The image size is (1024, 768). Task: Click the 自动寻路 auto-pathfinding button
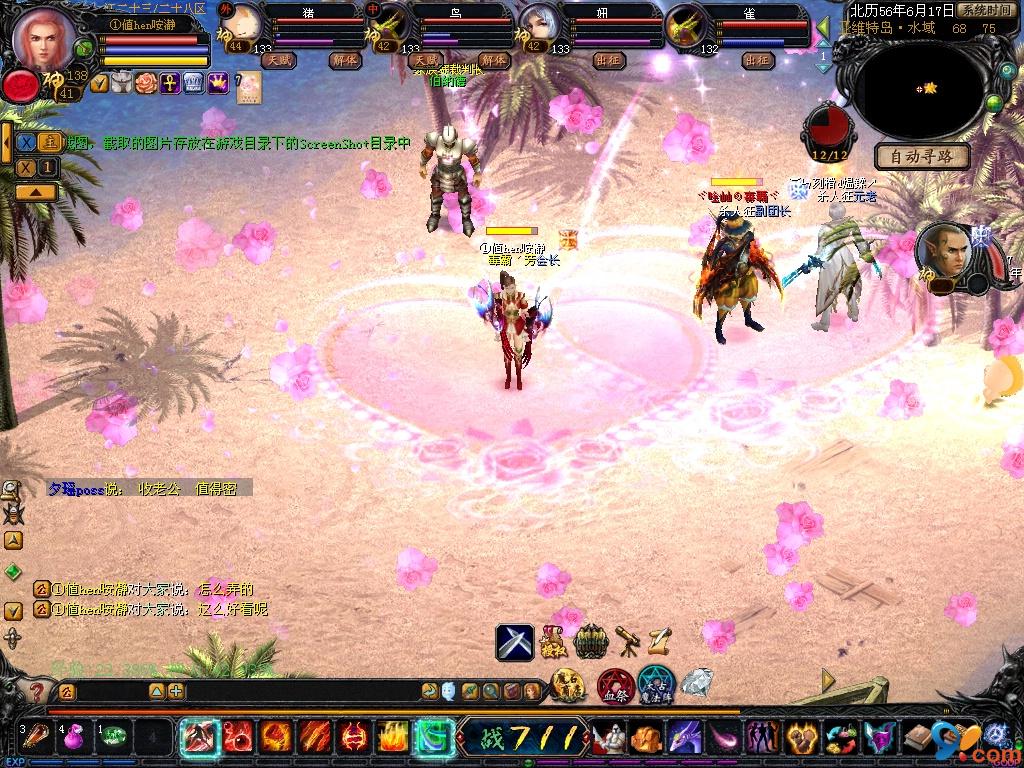922,156
